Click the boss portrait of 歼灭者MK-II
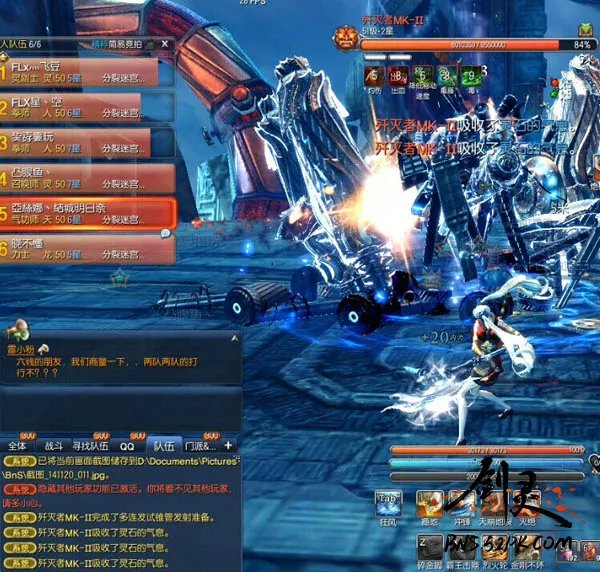600x572 pixels. pyautogui.click(x=346, y=38)
